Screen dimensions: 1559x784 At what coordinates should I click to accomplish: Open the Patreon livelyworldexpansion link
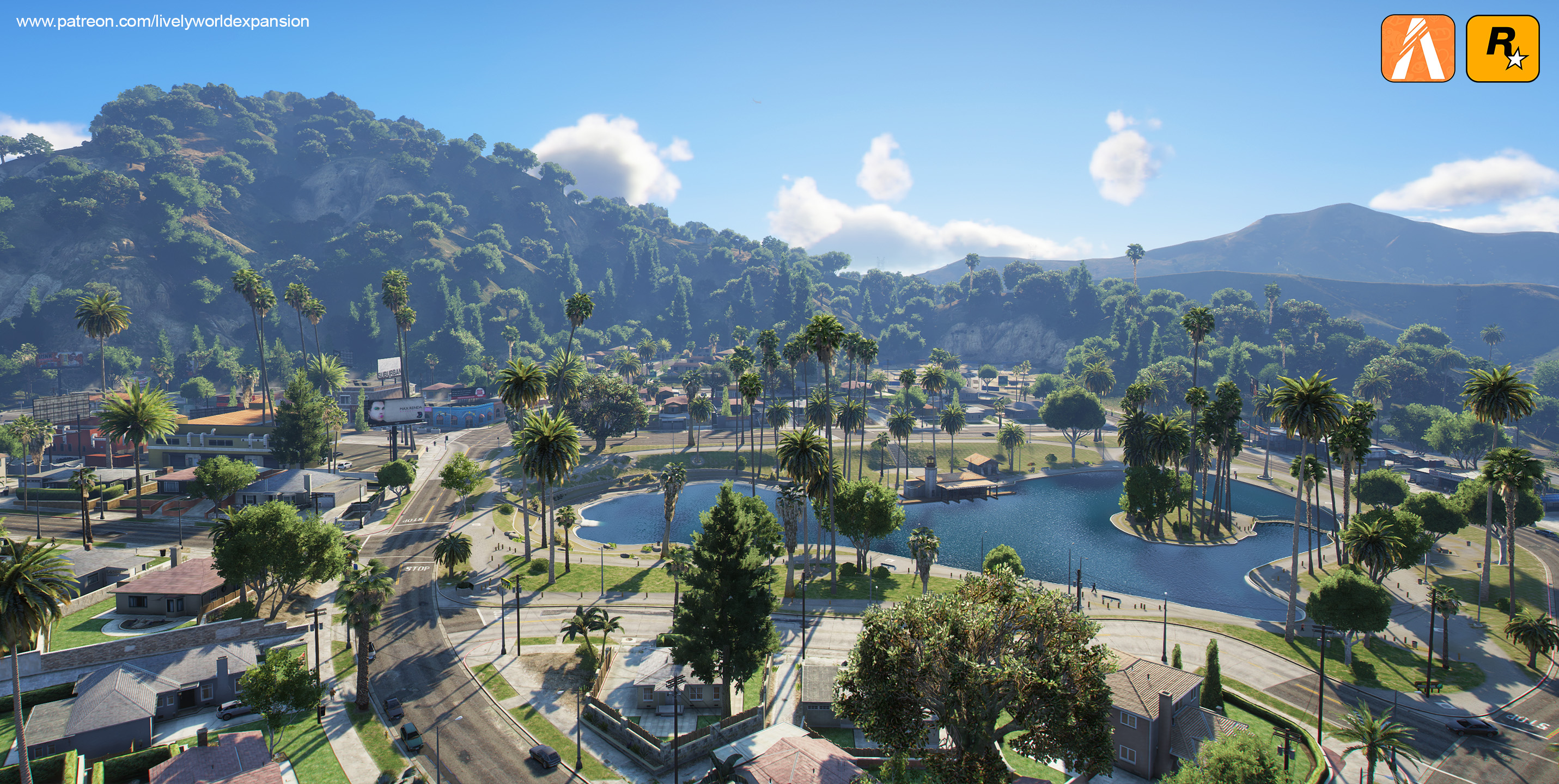click(x=163, y=22)
